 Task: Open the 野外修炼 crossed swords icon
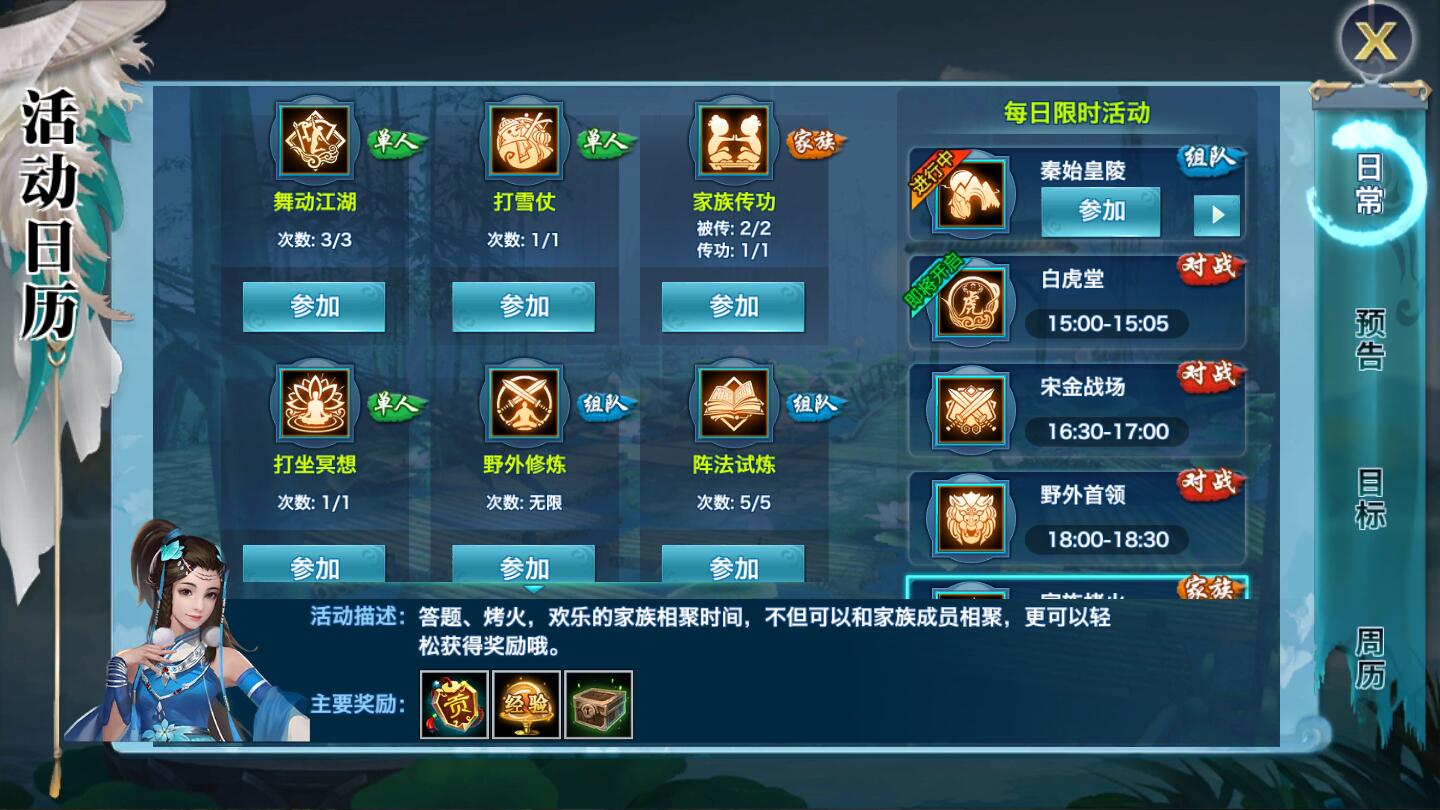(x=524, y=402)
